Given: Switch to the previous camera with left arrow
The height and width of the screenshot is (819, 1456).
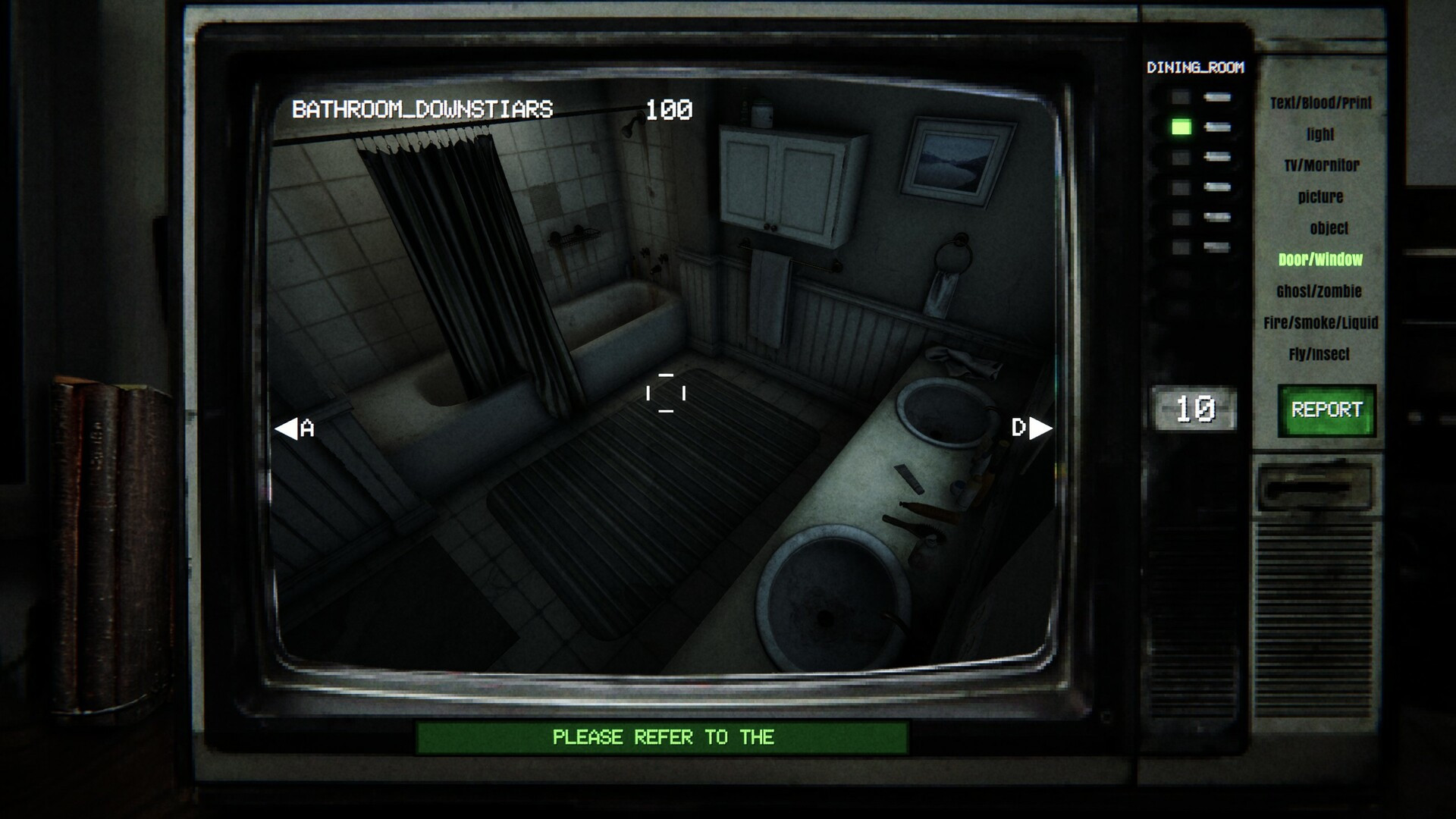Looking at the screenshot, I should (287, 429).
